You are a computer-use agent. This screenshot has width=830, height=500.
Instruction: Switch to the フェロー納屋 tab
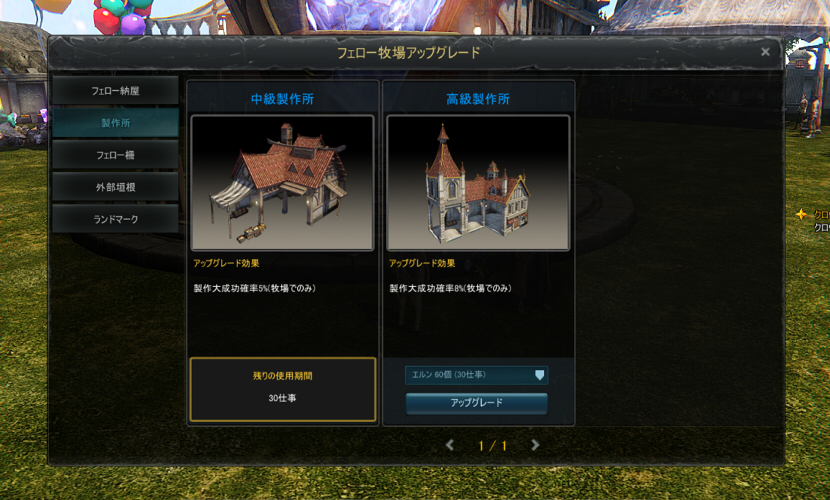[115, 90]
